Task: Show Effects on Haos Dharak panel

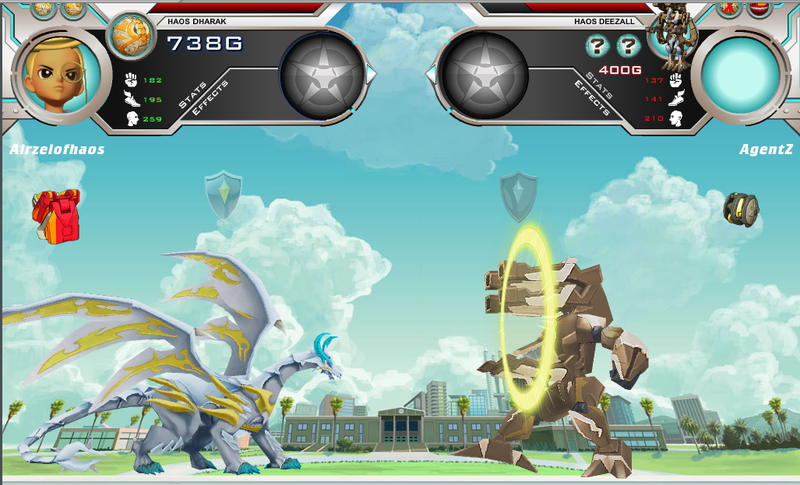Action: (x=210, y=98)
